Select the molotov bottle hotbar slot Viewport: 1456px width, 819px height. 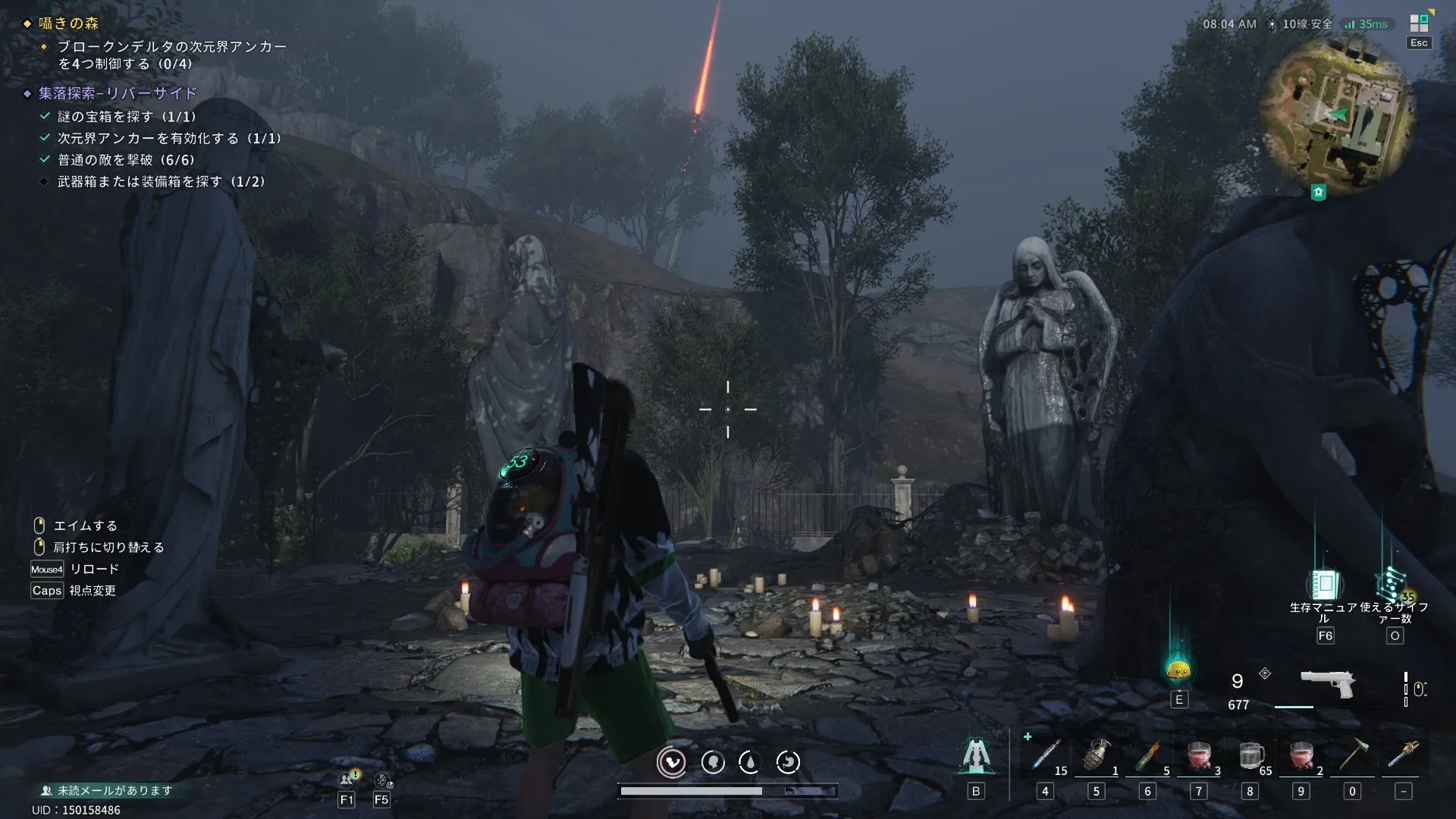(1147, 755)
